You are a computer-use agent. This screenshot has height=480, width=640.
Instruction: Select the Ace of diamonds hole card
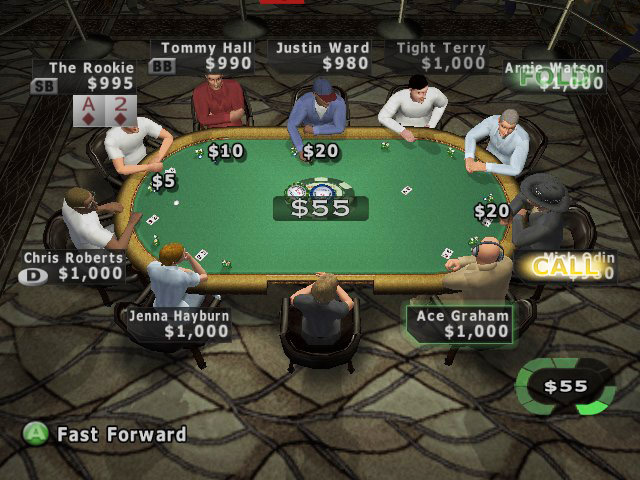click(90, 111)
